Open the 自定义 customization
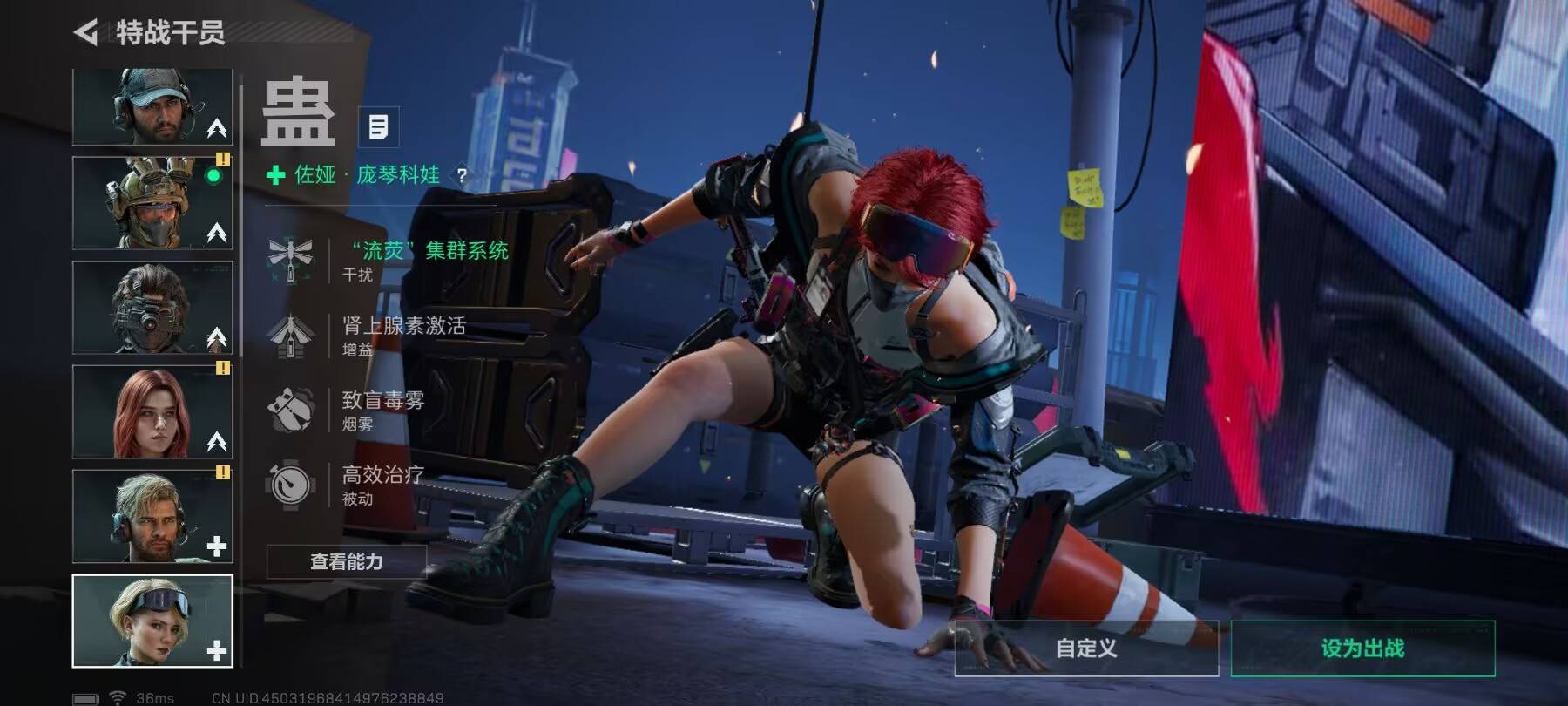Viewport: 1568px width, 706px height. pyautogui.click(x=1086, y=648)
